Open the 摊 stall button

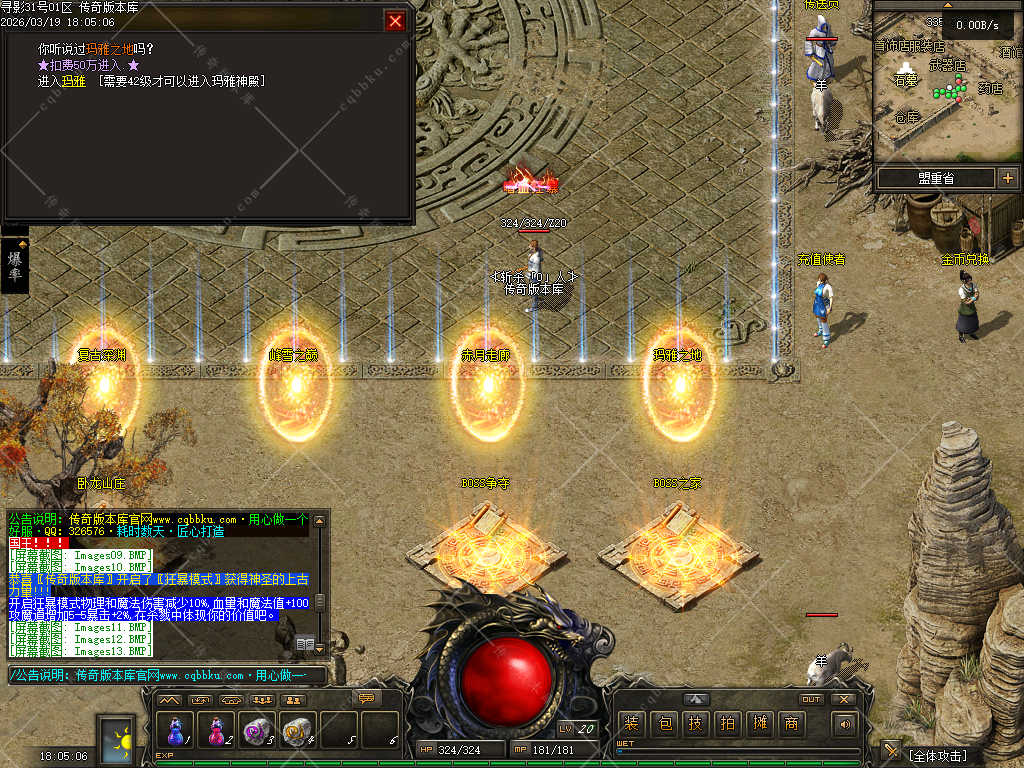pyautogui.click(x=759, y=723)
